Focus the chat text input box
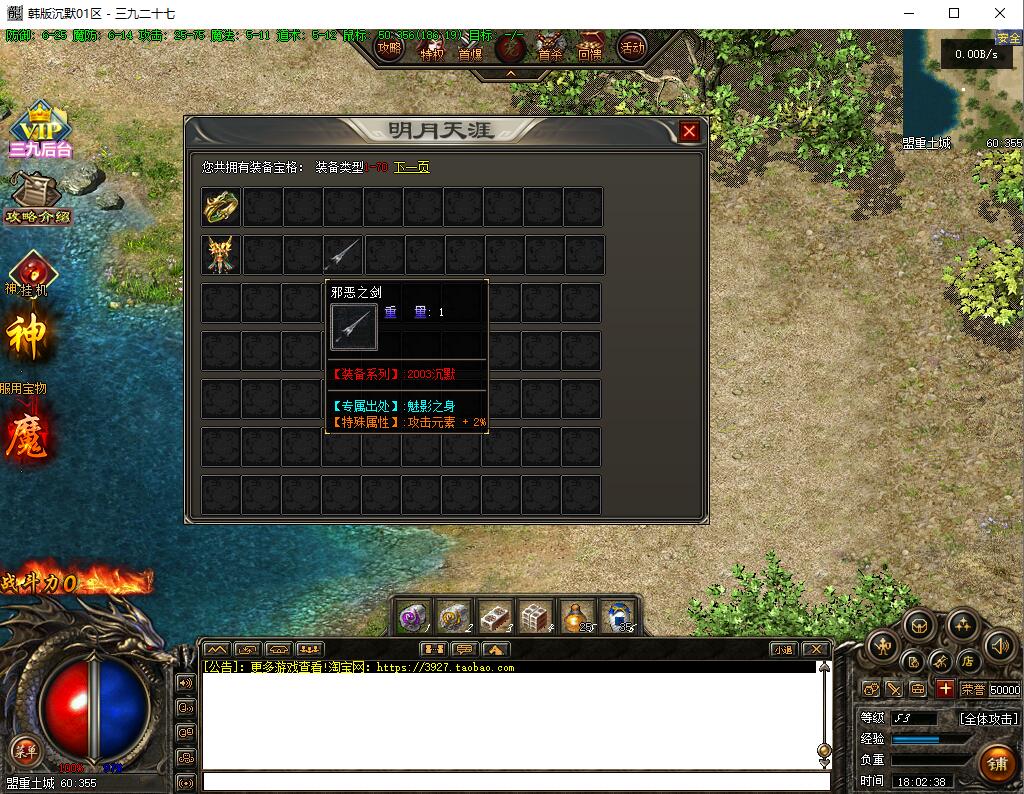Image resolution: width=1024 pixels, height=794 pixels. coord(515,782)
